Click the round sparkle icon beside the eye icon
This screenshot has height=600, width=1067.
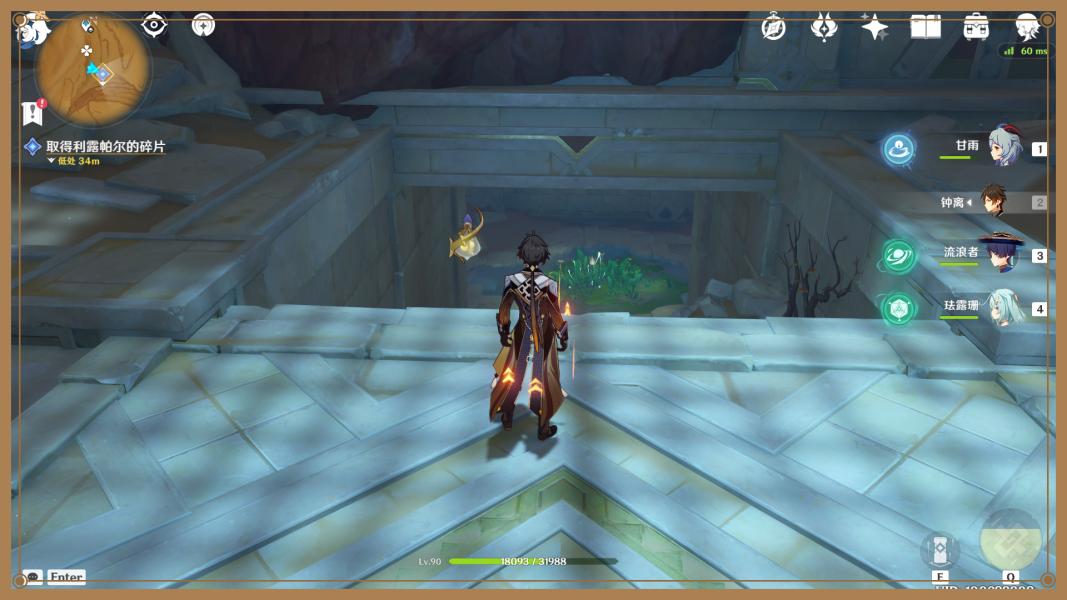[203, 25]
